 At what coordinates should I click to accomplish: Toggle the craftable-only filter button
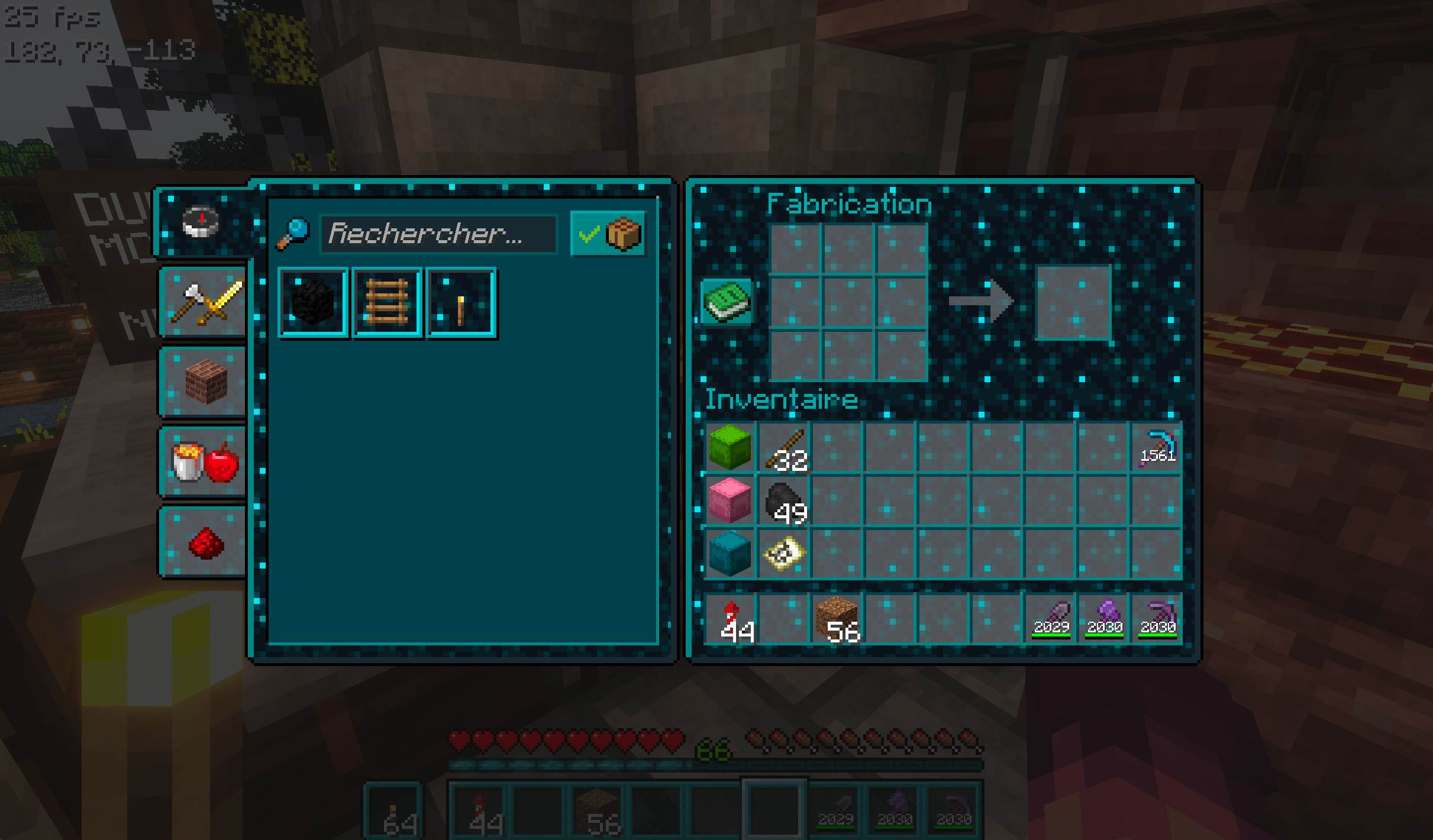[608, 234]
